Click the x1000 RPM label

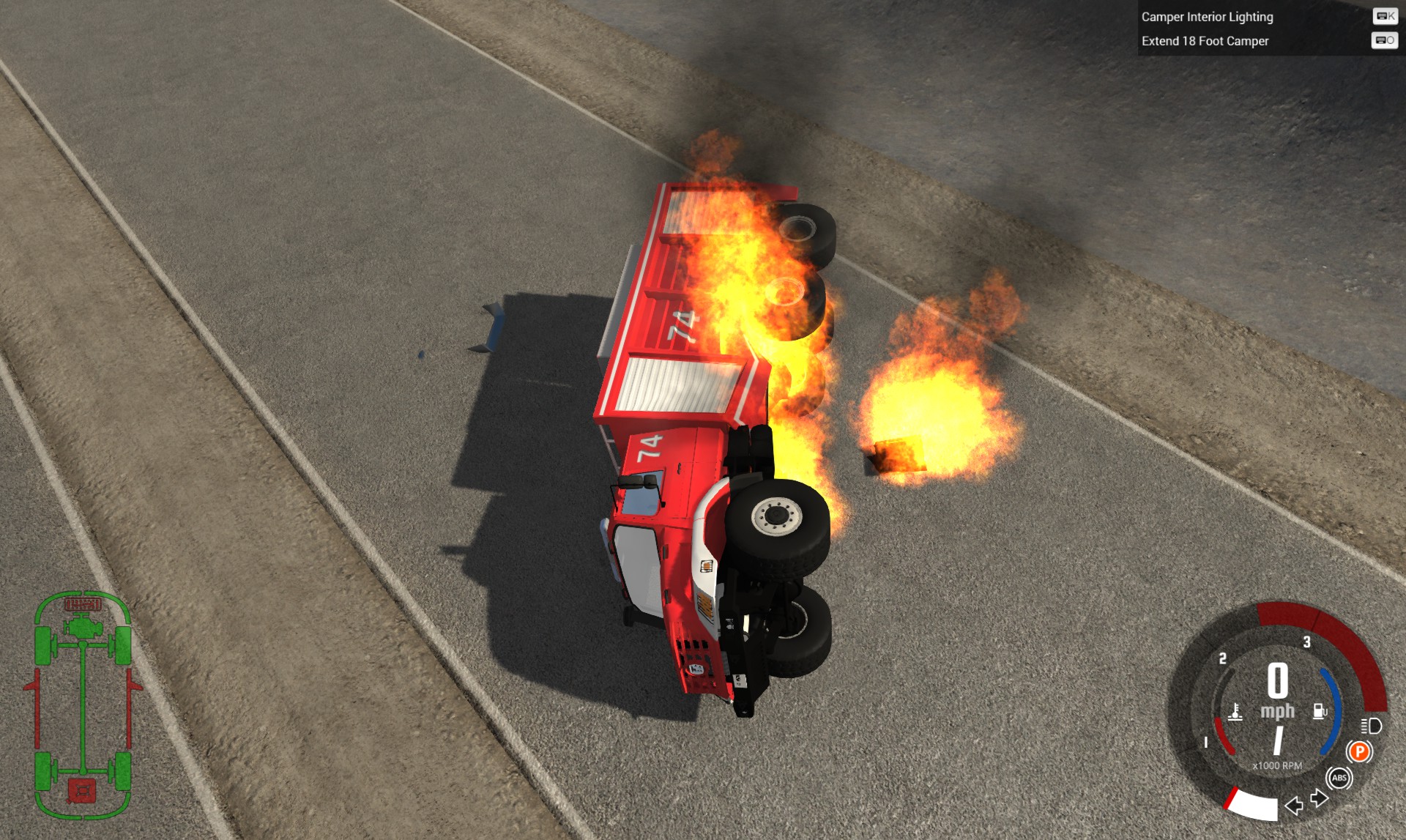tap(1278, 765)
